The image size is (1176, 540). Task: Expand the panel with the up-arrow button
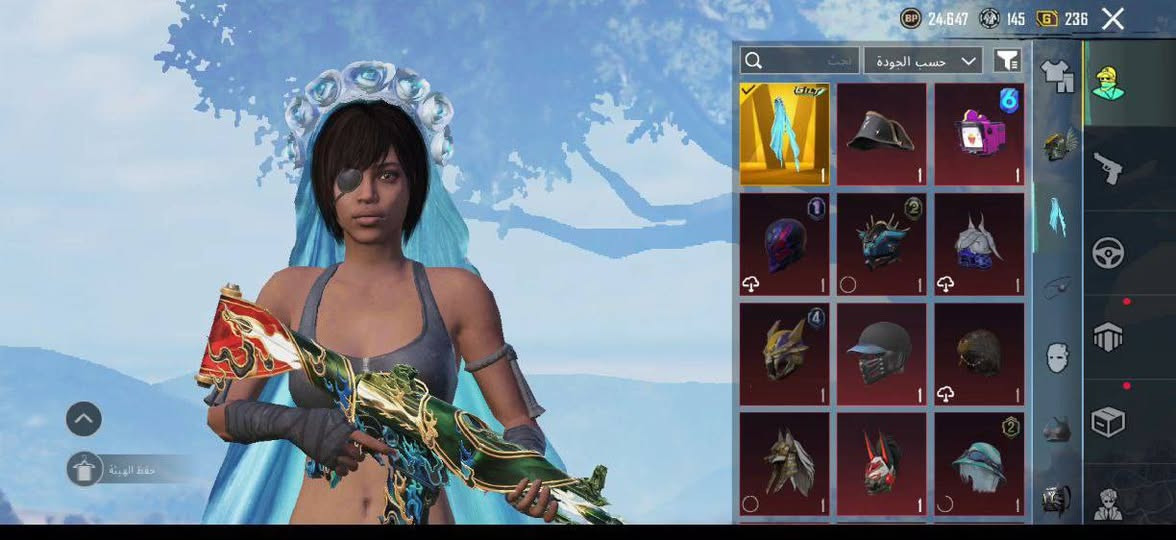[84, 419]
